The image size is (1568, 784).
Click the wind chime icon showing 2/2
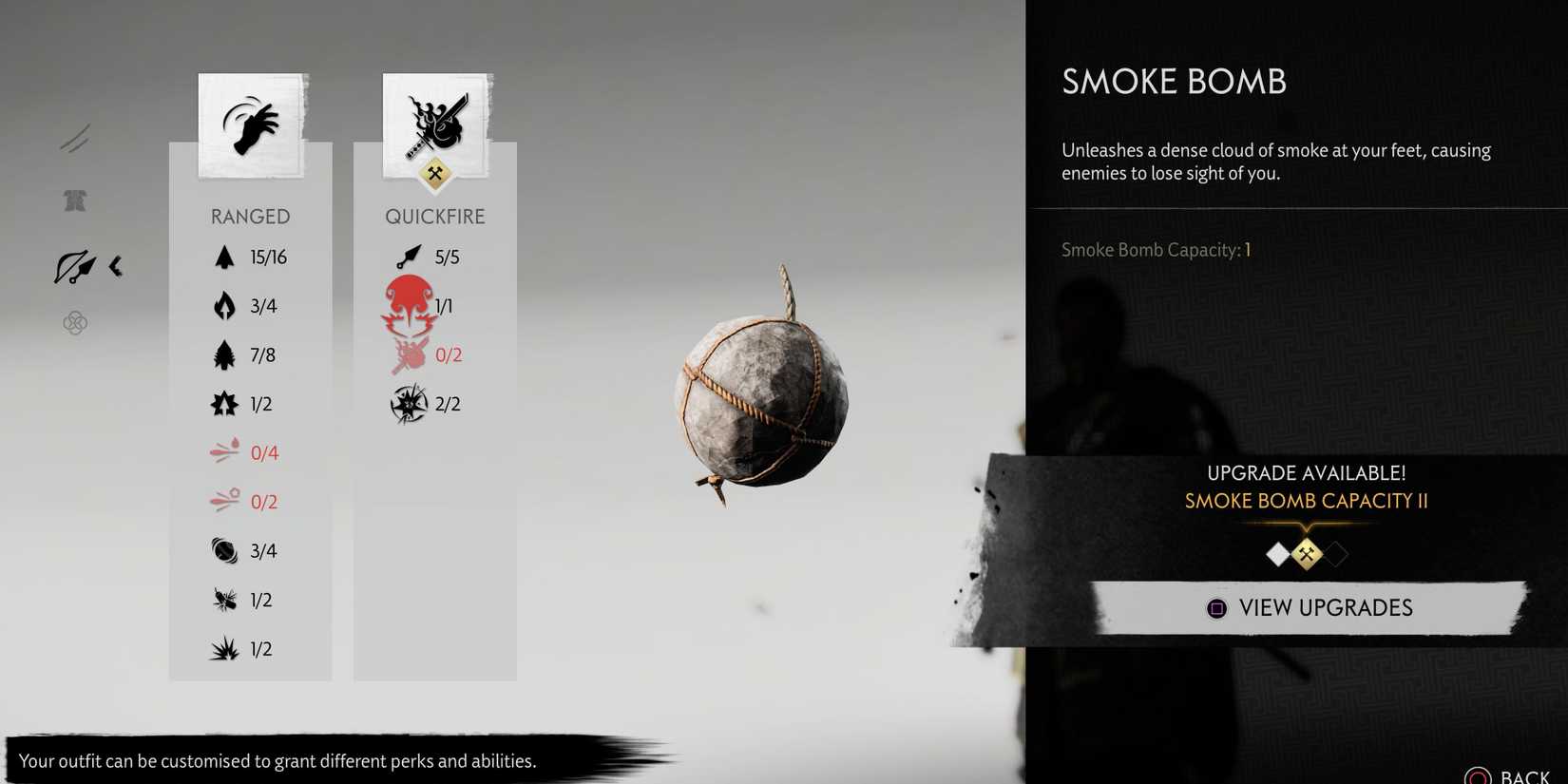409,403
